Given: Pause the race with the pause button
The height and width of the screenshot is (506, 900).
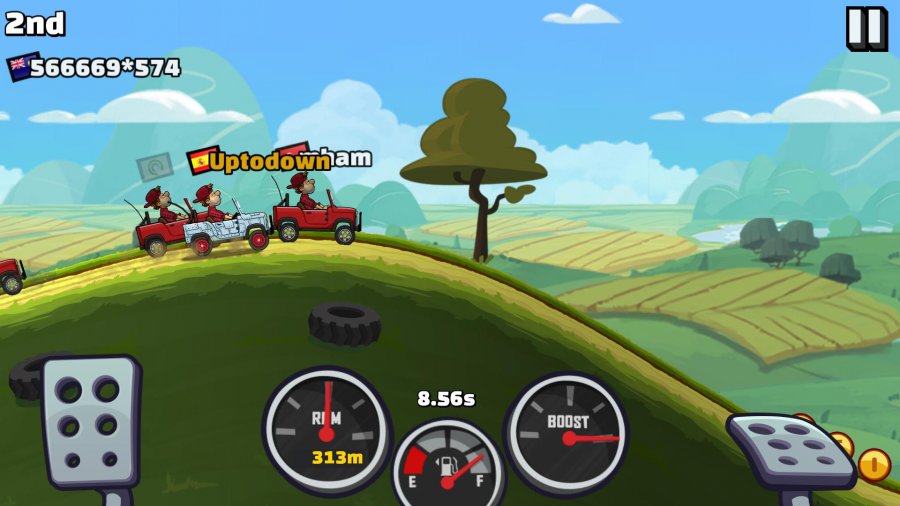Looking at the screenshot, I should tap(865, 28).
